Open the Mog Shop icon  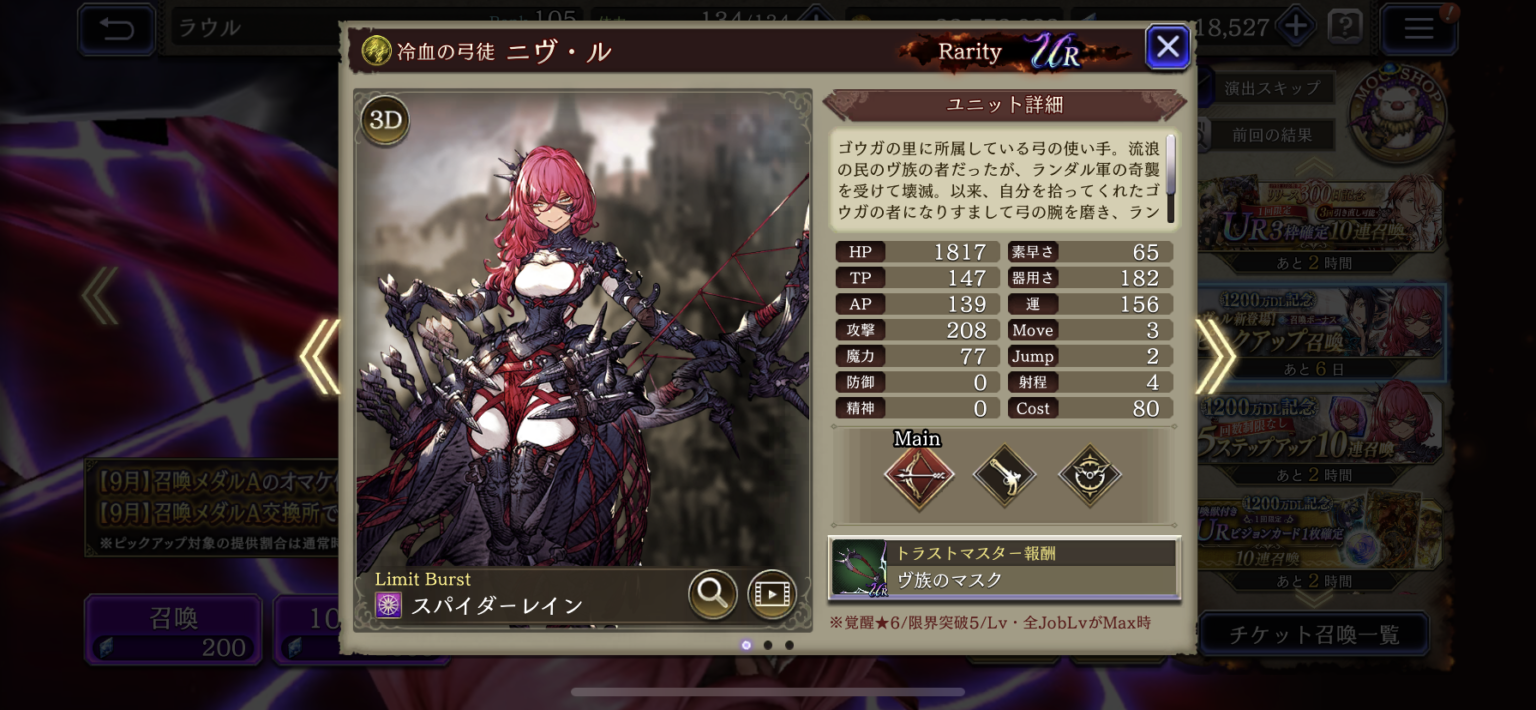tap(1396, 115)
